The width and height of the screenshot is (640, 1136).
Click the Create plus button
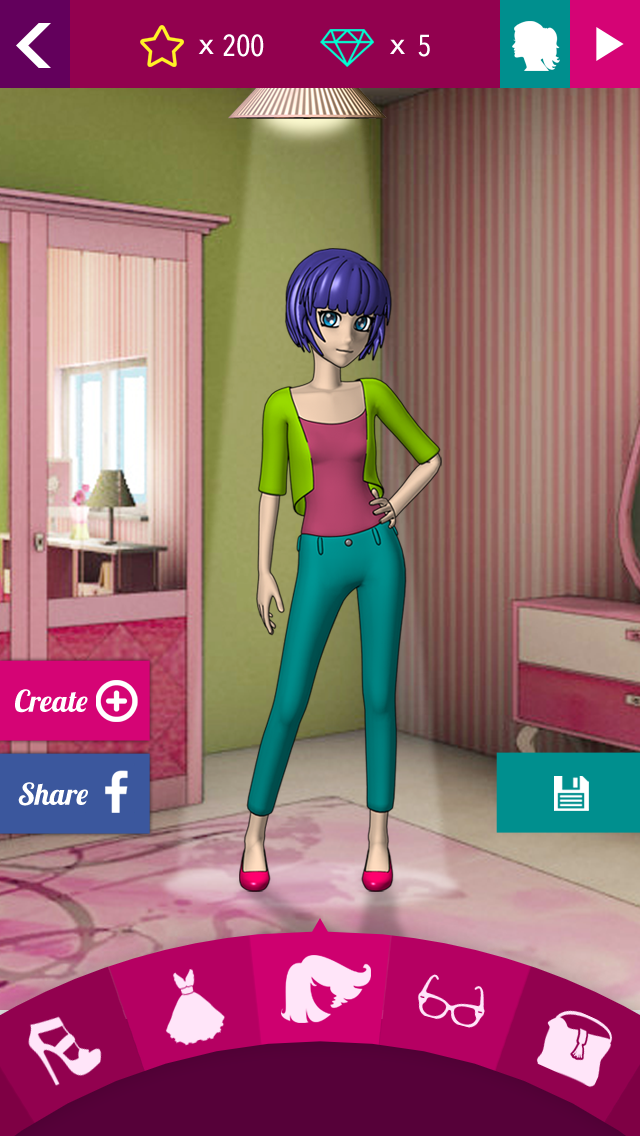(75, 701)
